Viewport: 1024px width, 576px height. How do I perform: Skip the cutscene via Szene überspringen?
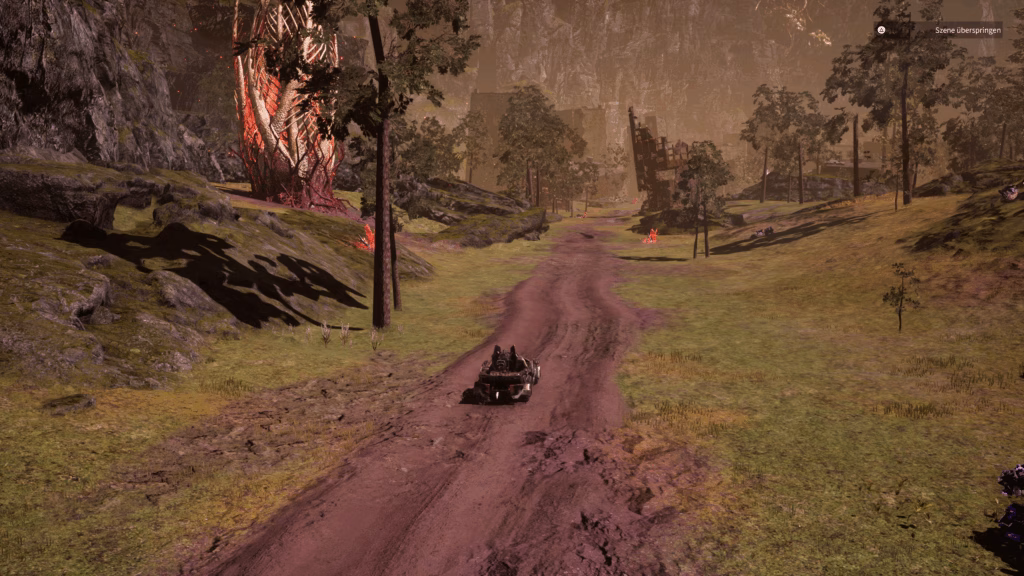(x=939, y=30)
